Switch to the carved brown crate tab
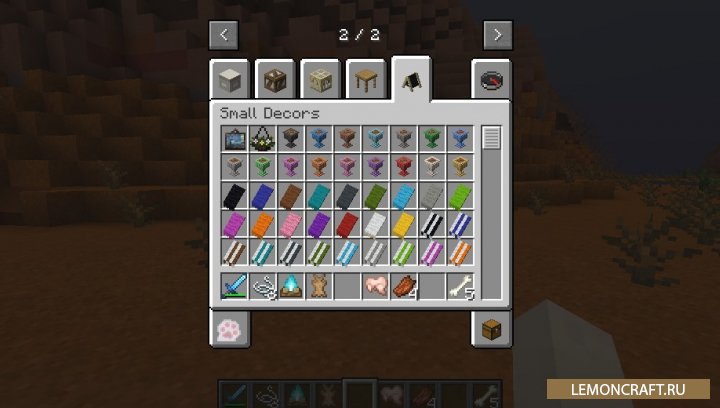 point(275,80)
